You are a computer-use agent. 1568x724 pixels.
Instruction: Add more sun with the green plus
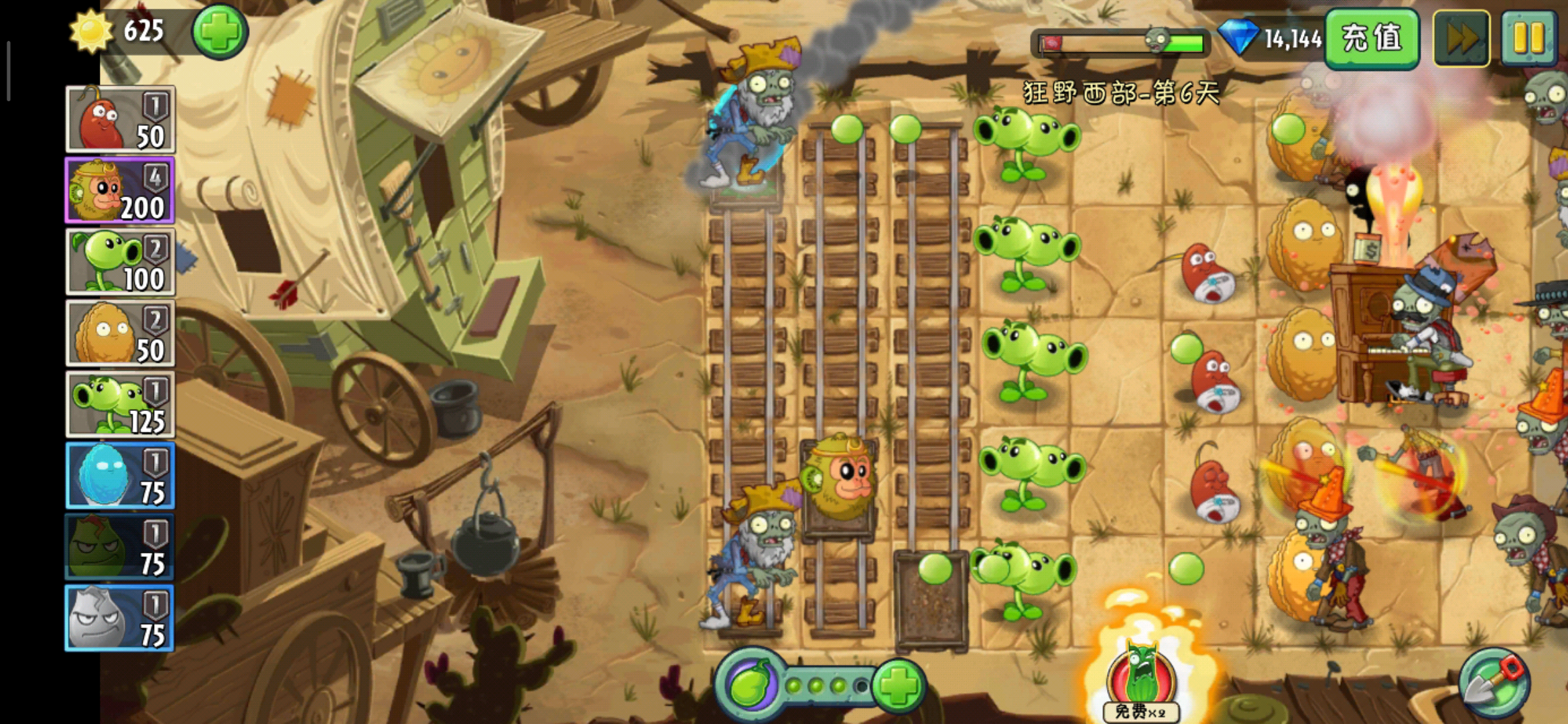pos(220,32)
